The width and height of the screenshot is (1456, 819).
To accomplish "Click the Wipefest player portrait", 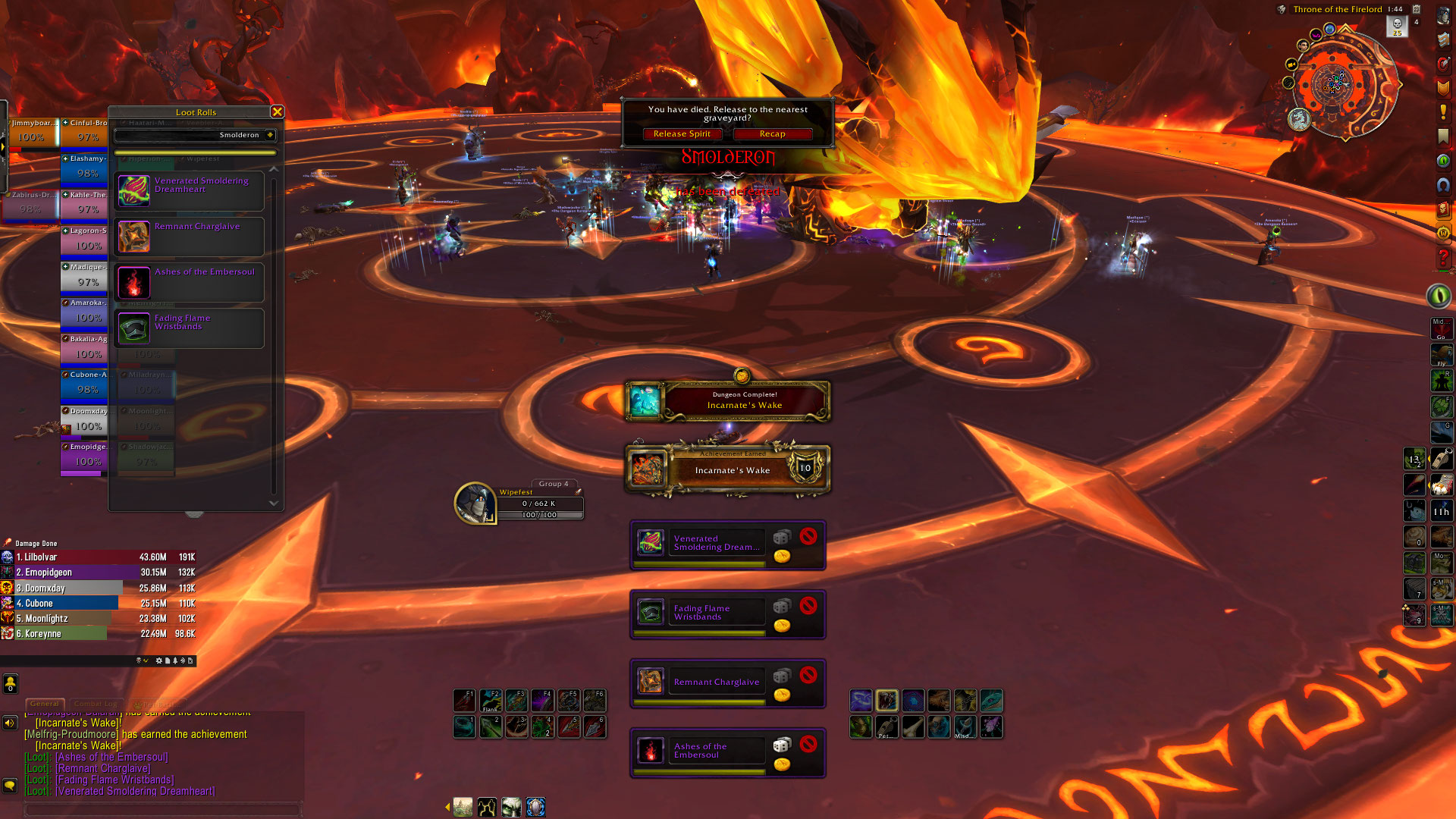I will click(475, 503).
